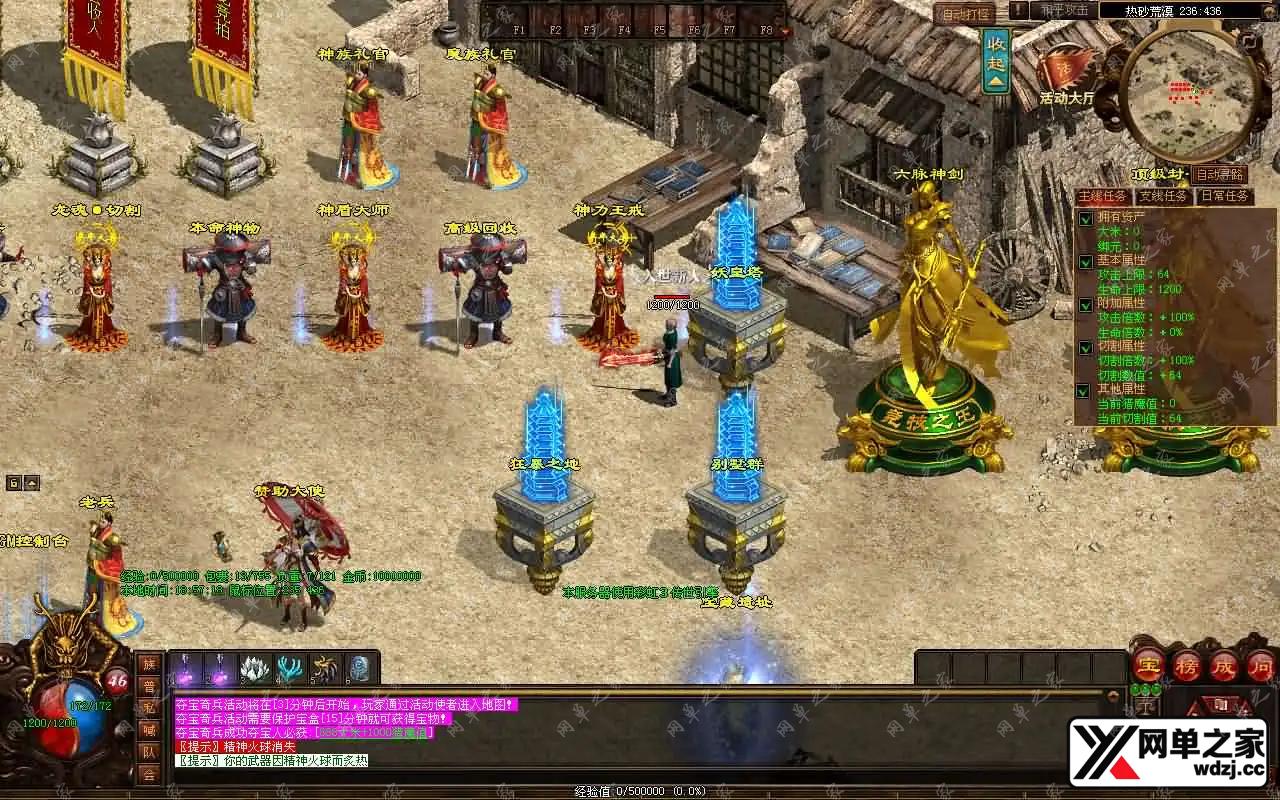Open the 榜 ranking button
The width and height of the screenshot is (1280, 800).
(x=1187, y=665)
